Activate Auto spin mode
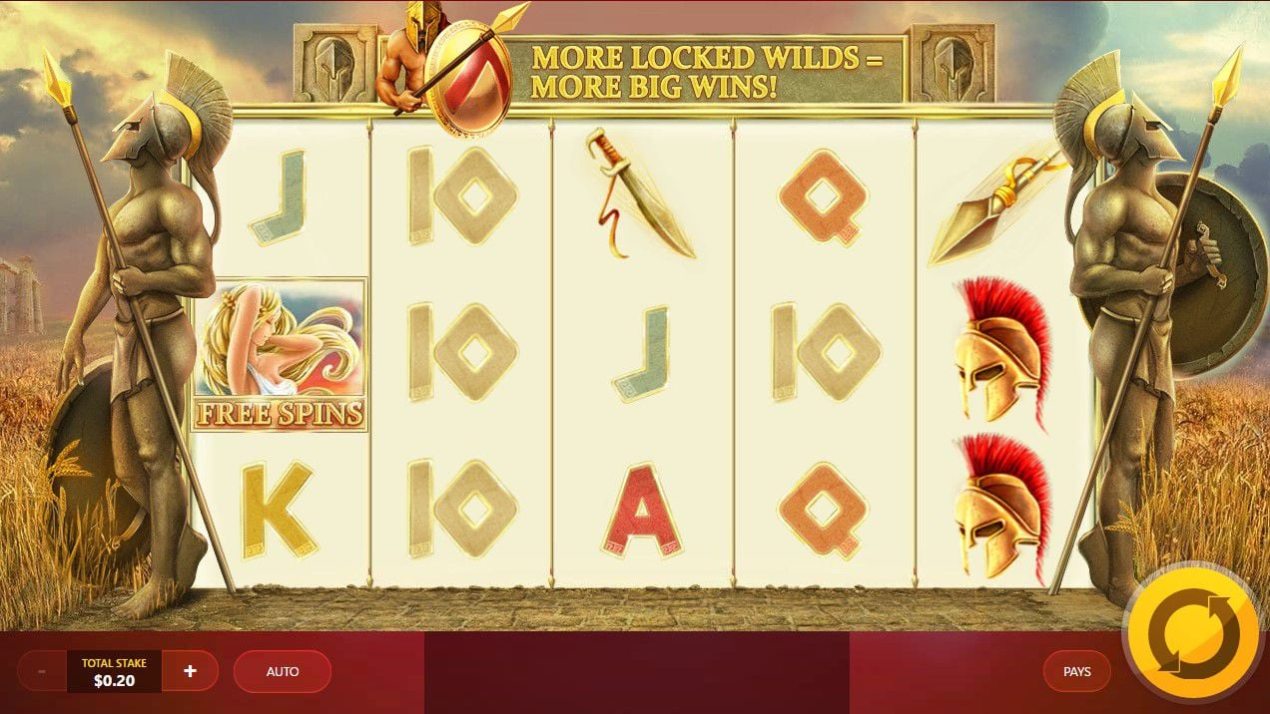The image size is (1270, 714). click(x=282, y=672)
